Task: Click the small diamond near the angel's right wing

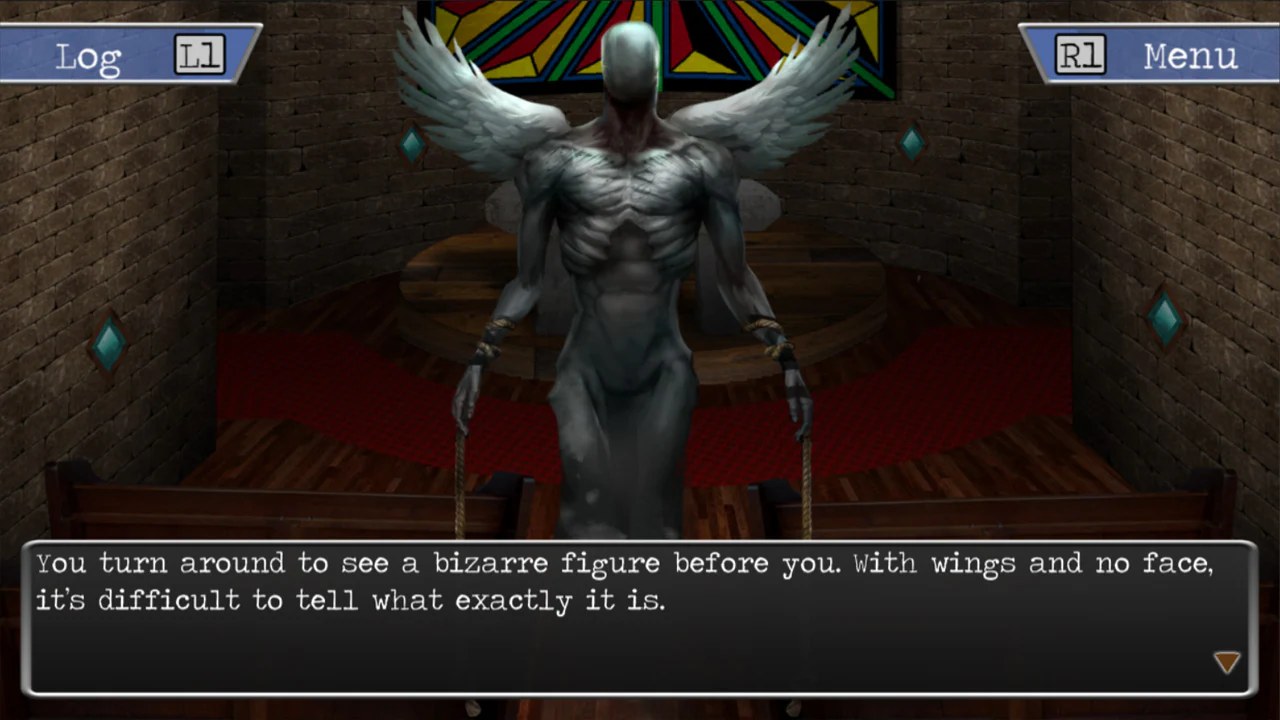Action: click(911, 141)
